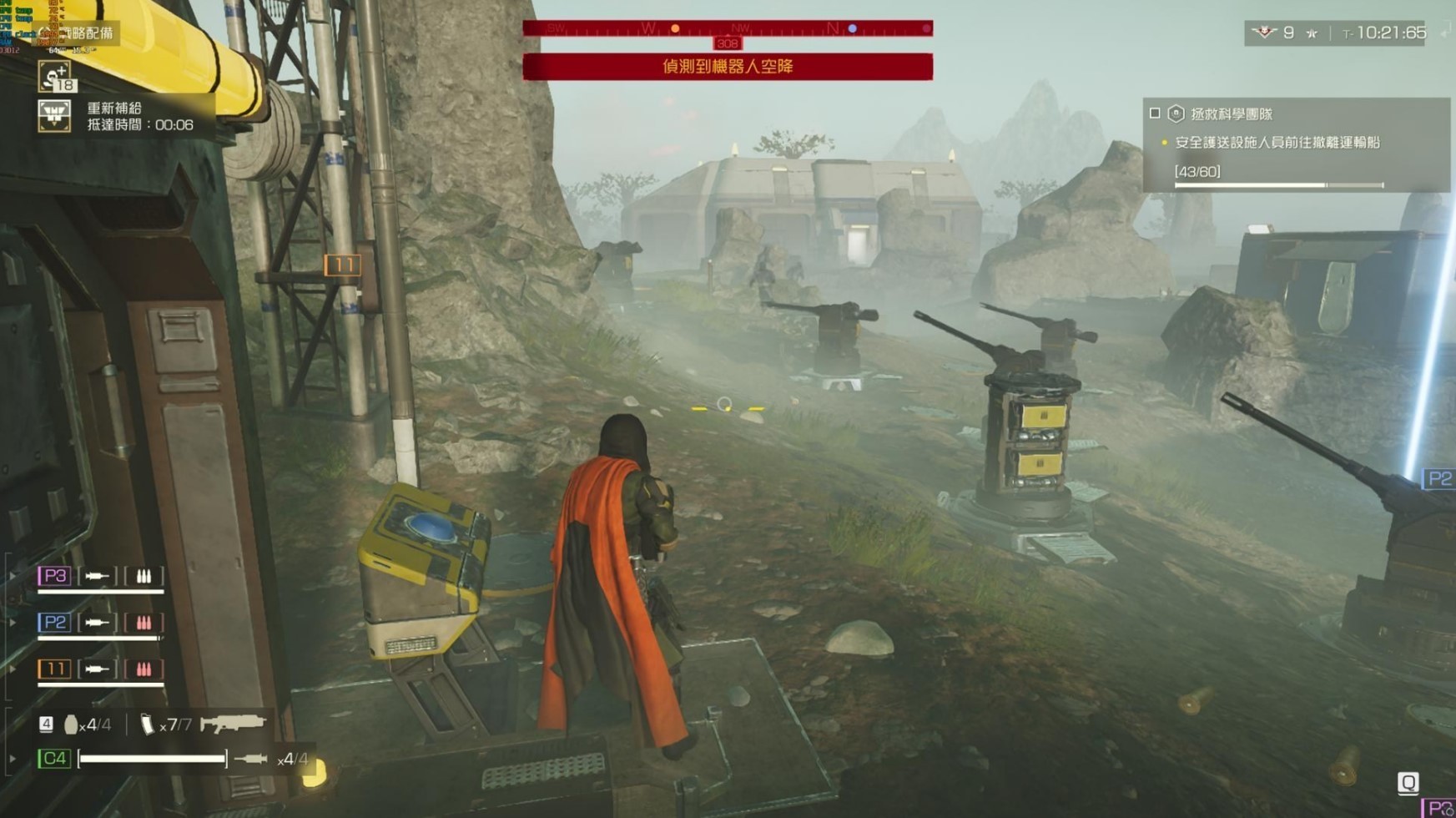Select squad member P3 tag
This screenshot has width=1456, height=818.
[x=54, y=576]
